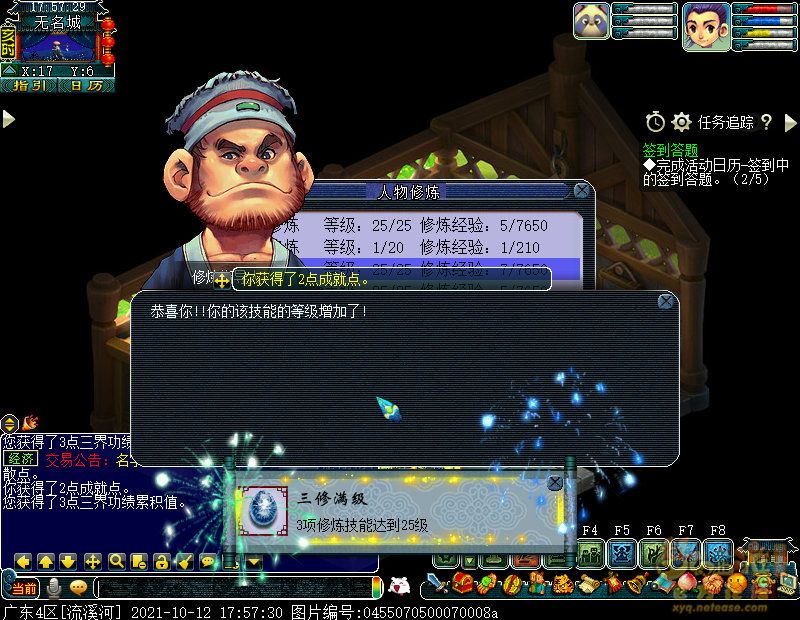Close the 人物修炼 cultivation window
Image resolution: width=800 pixels, height=620 pixels.
(580, 190)
